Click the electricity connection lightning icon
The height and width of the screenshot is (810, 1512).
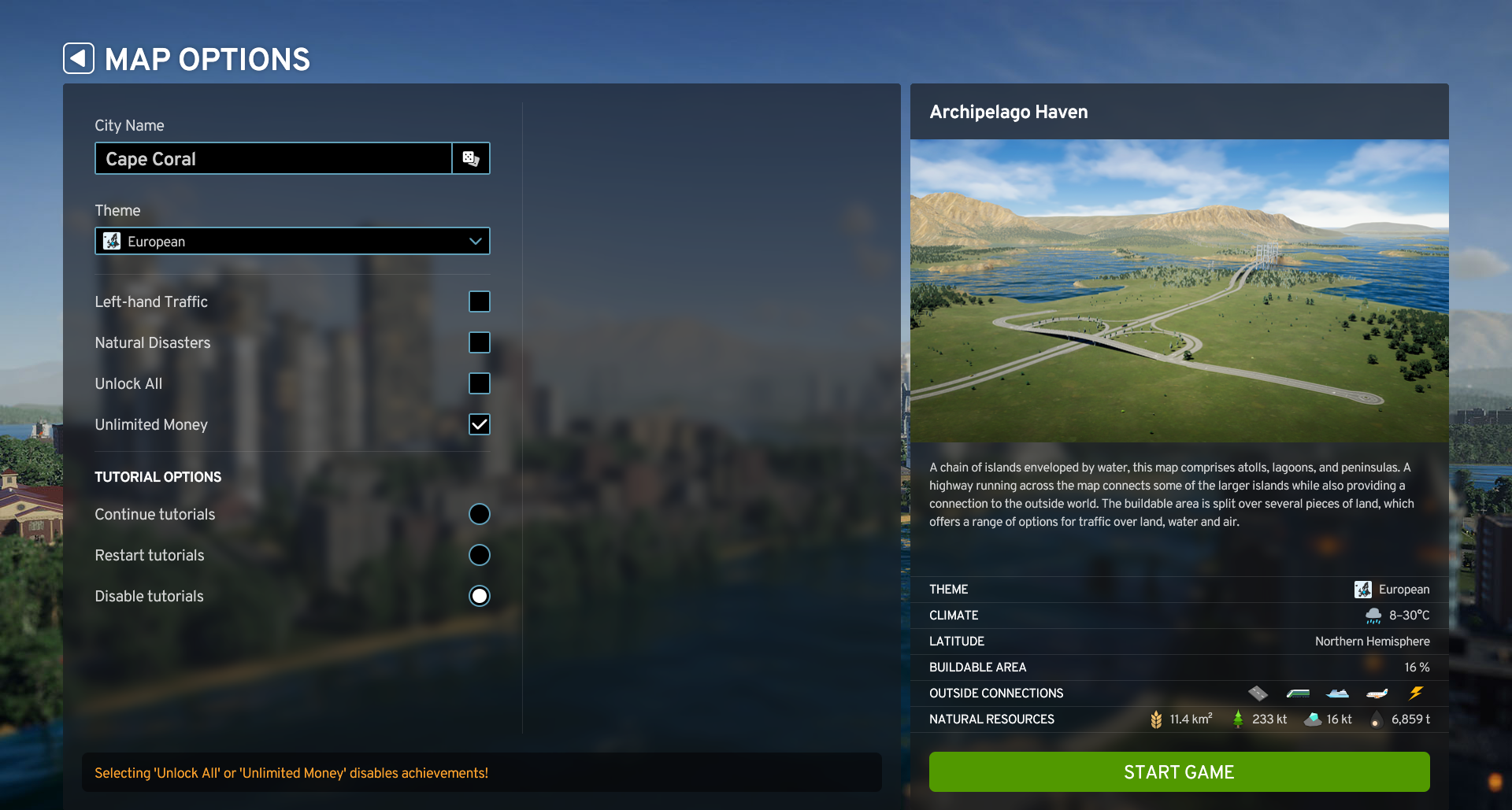point(1416,693)
